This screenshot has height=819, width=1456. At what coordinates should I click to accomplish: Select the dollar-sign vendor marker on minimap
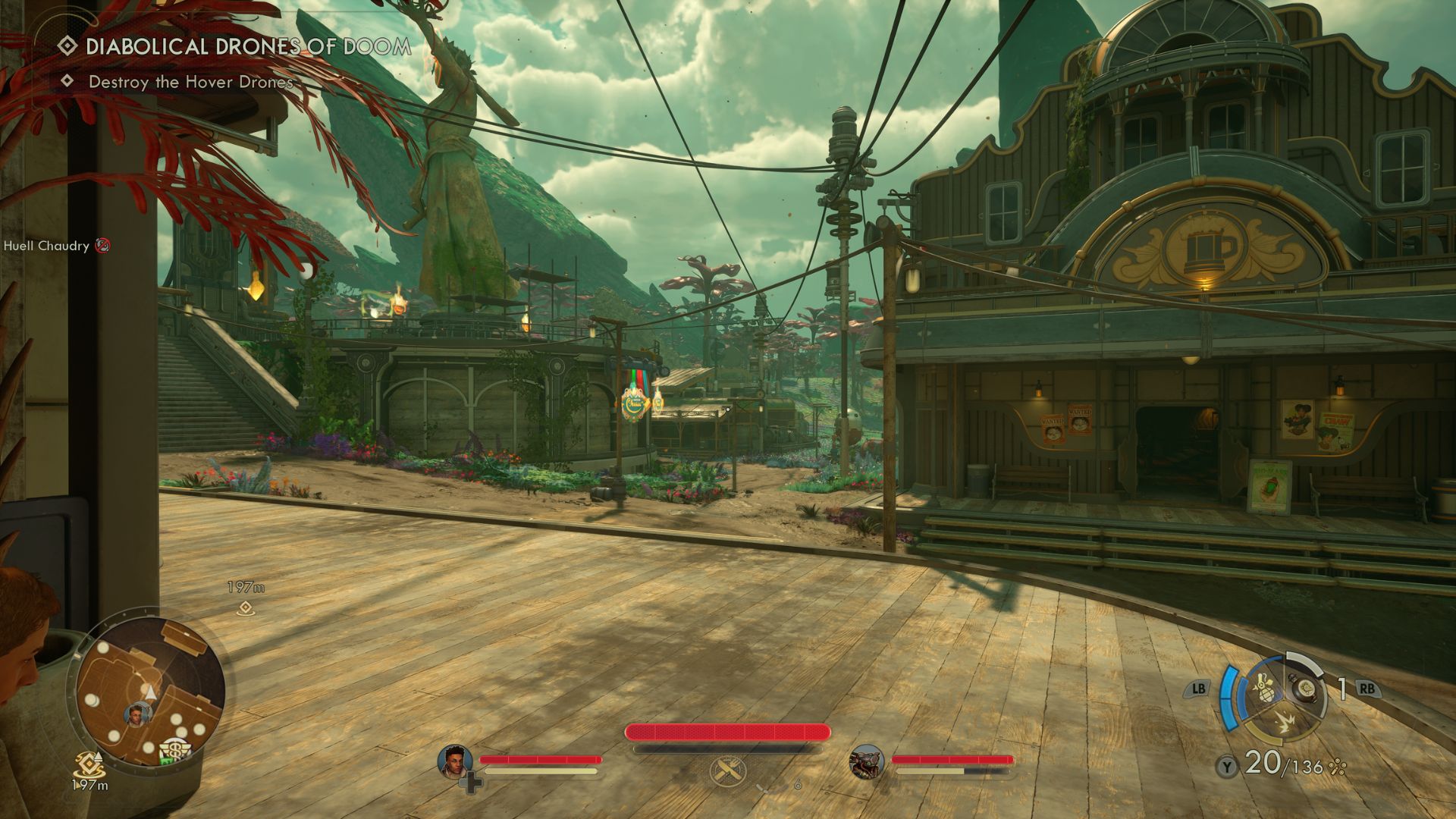point(177,750)
